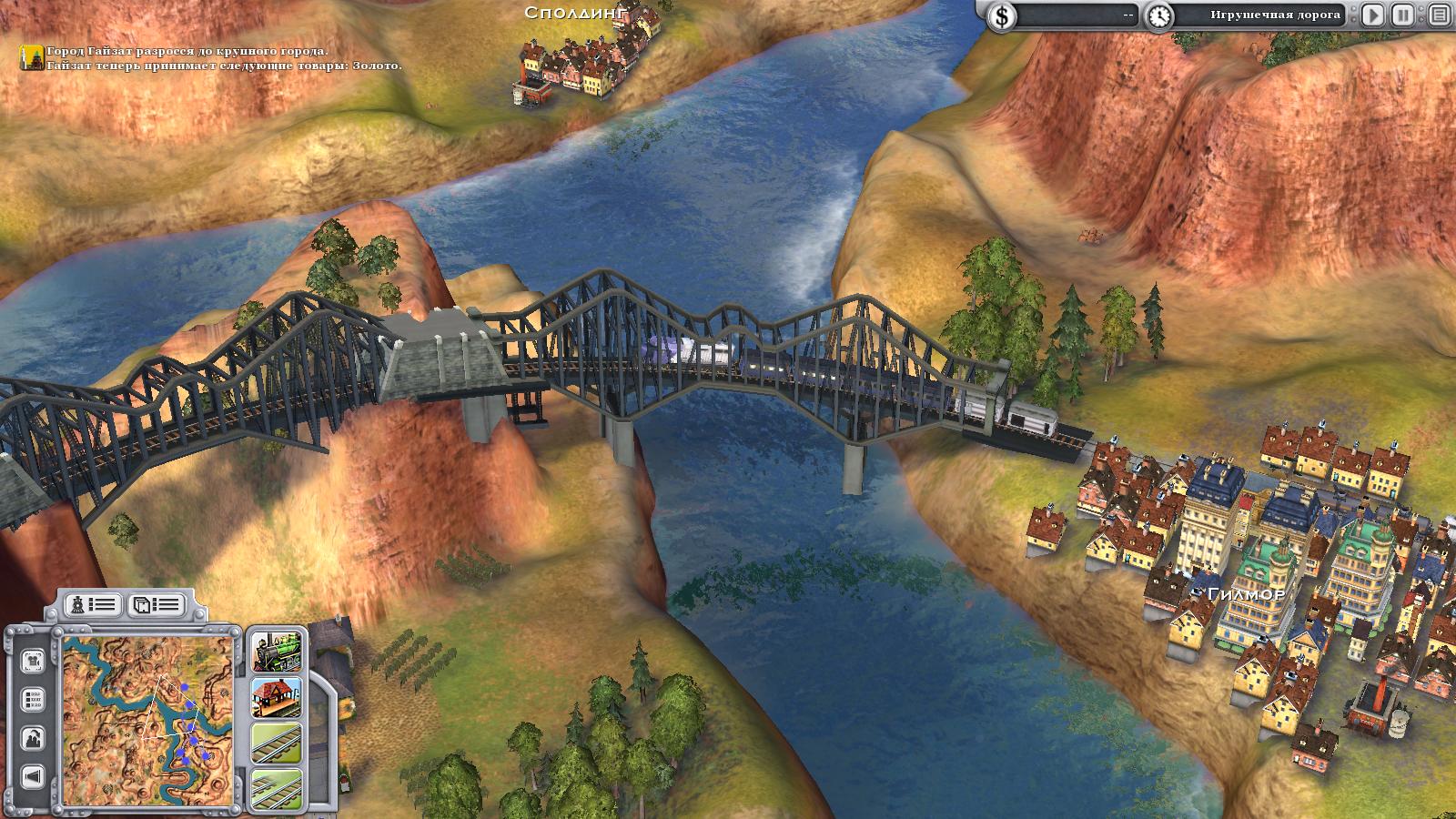Open the list report button beside the minimap
The image size is (1456, 819).
coord(32,698)
